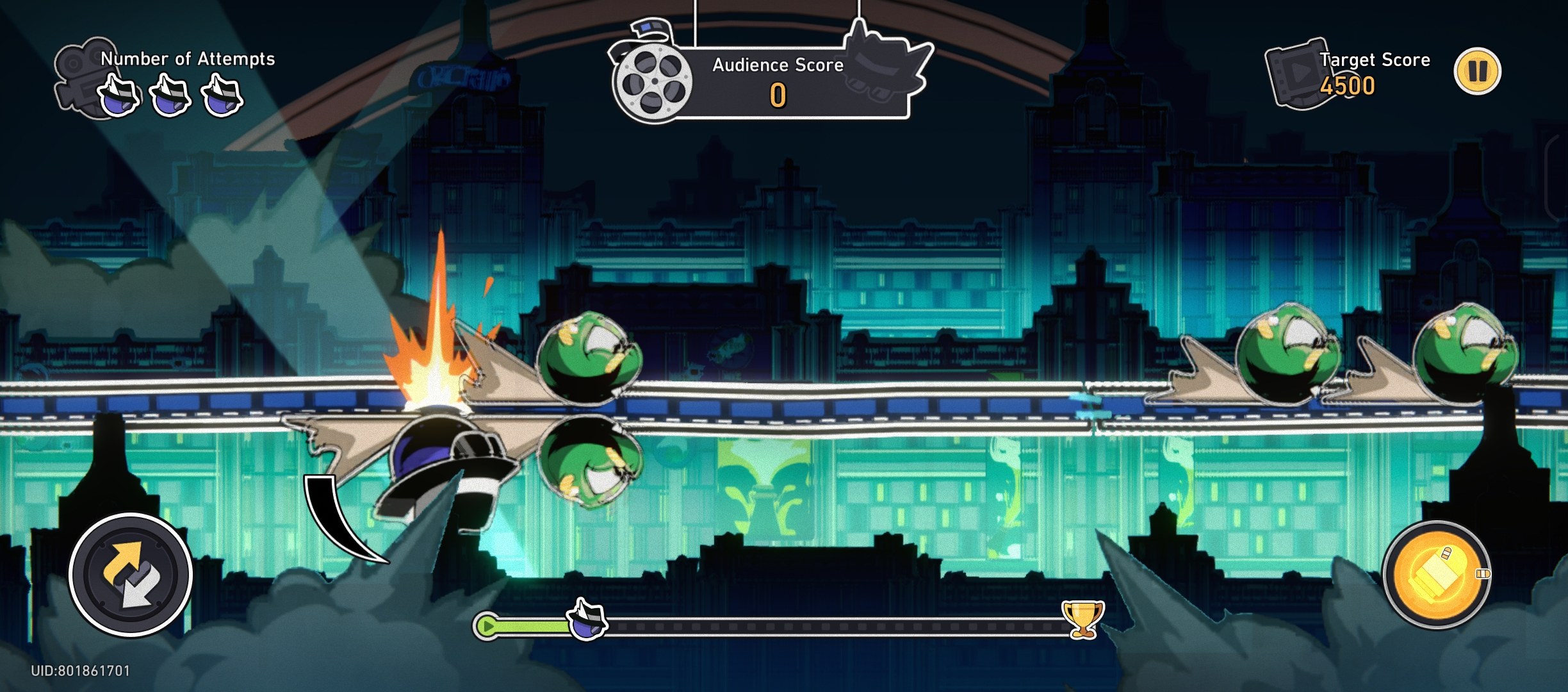Tap the second attempt character head icon

tap(168, 96)
